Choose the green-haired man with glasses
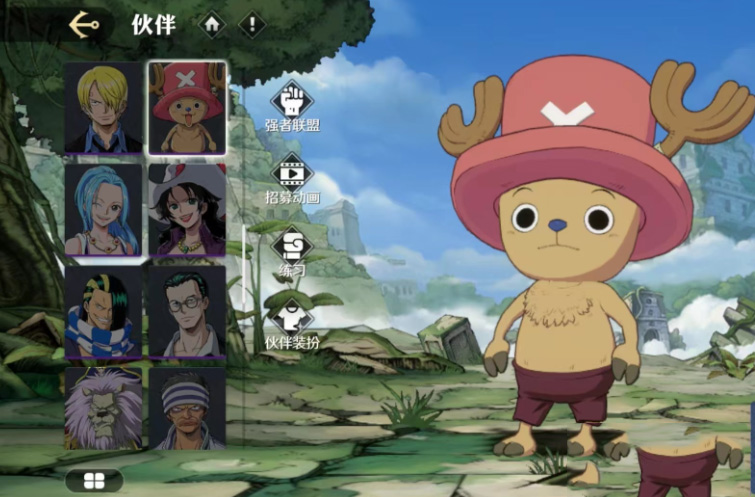Screen dimensions: 755x497 click(x=187, y=311)
